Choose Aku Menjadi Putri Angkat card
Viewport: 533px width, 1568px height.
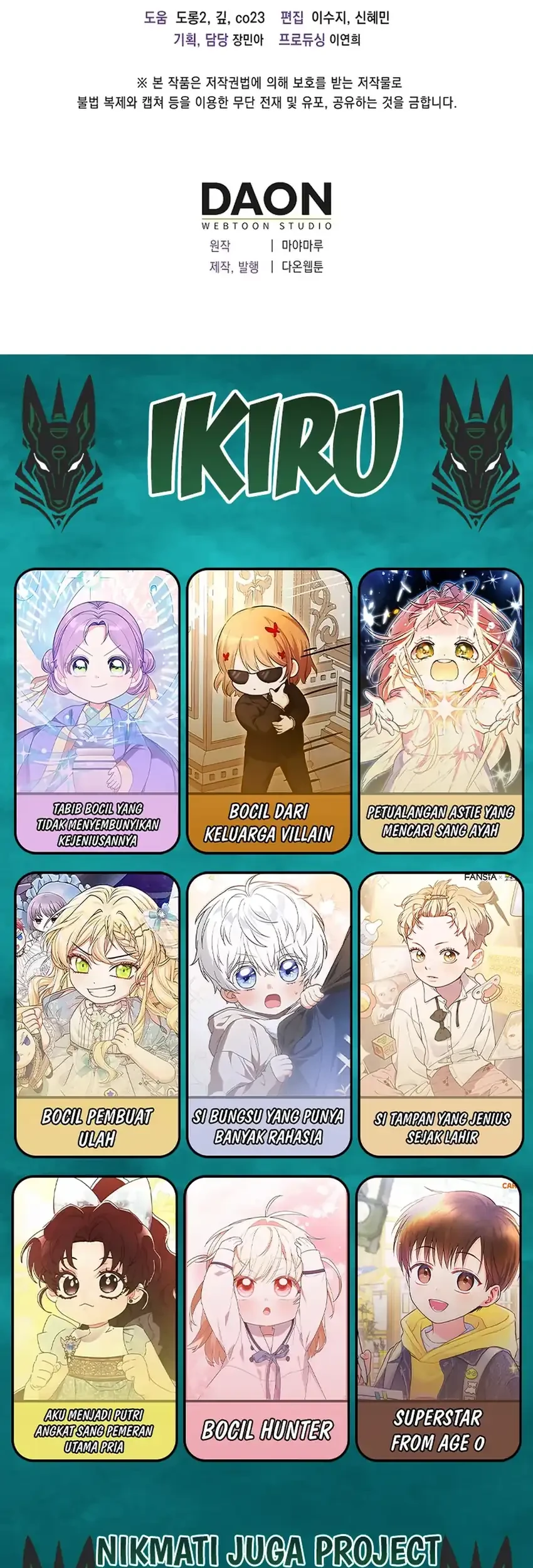(95, 1317)
